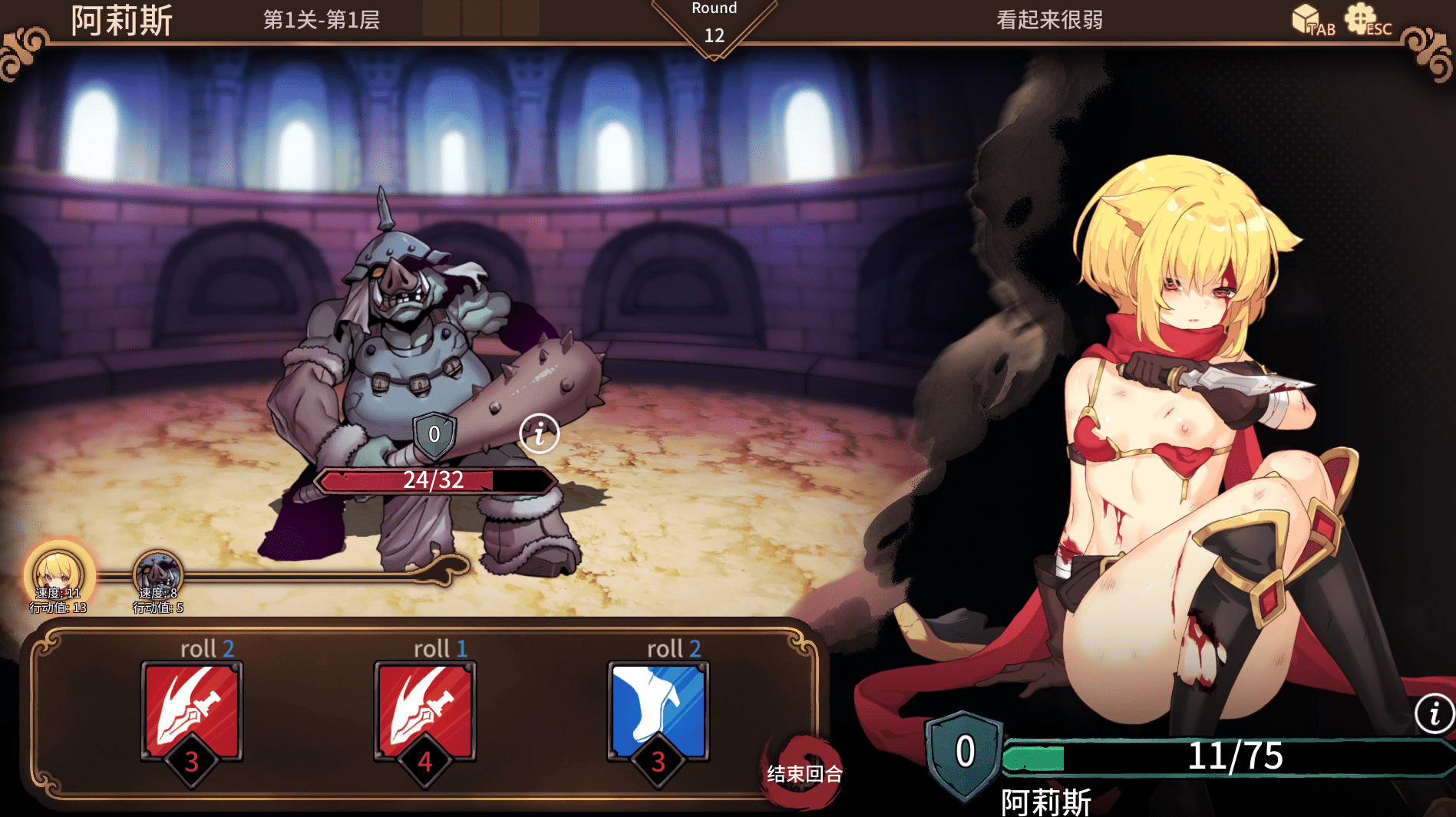
Task: Click the orc turn-order portrait
Action: [158, 574]
